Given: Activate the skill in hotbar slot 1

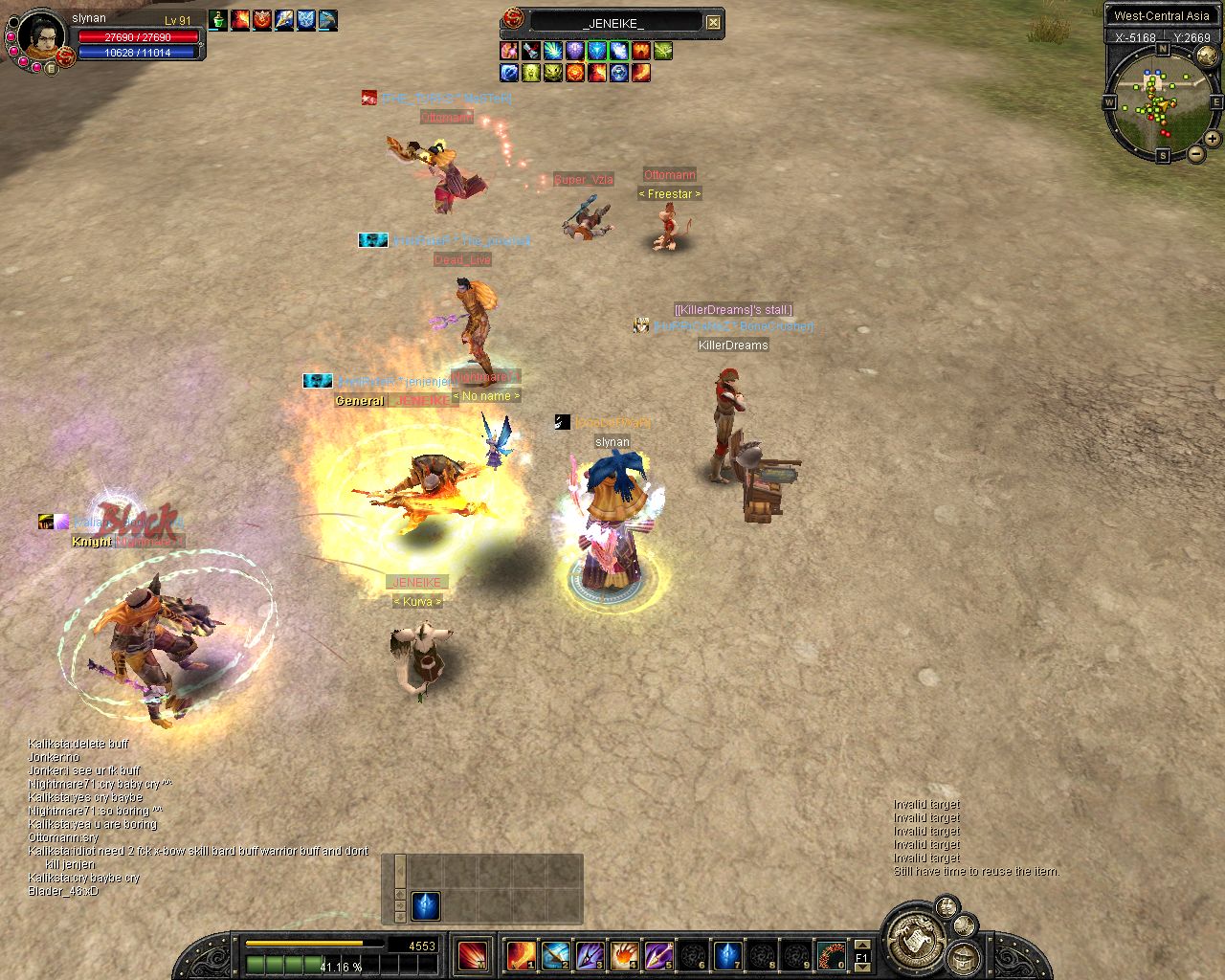Looking at the screenshot, I should (x=521, y=955).
